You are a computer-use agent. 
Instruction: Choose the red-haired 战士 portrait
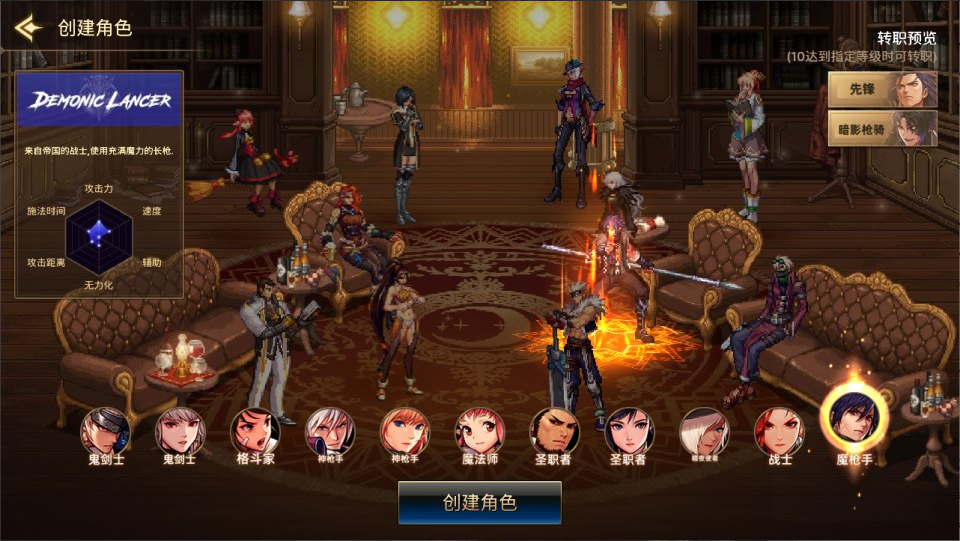[779, 431]
